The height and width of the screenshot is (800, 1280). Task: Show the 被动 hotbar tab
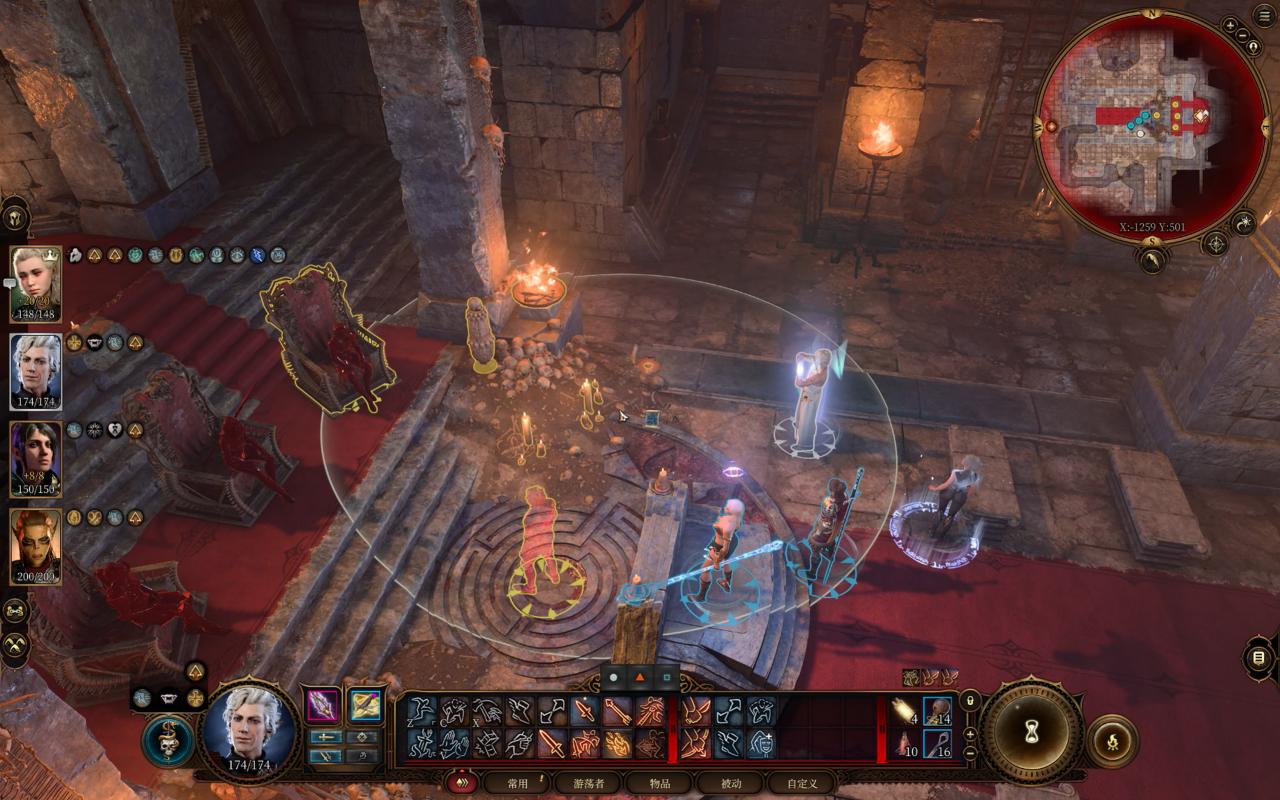[730, 783]
